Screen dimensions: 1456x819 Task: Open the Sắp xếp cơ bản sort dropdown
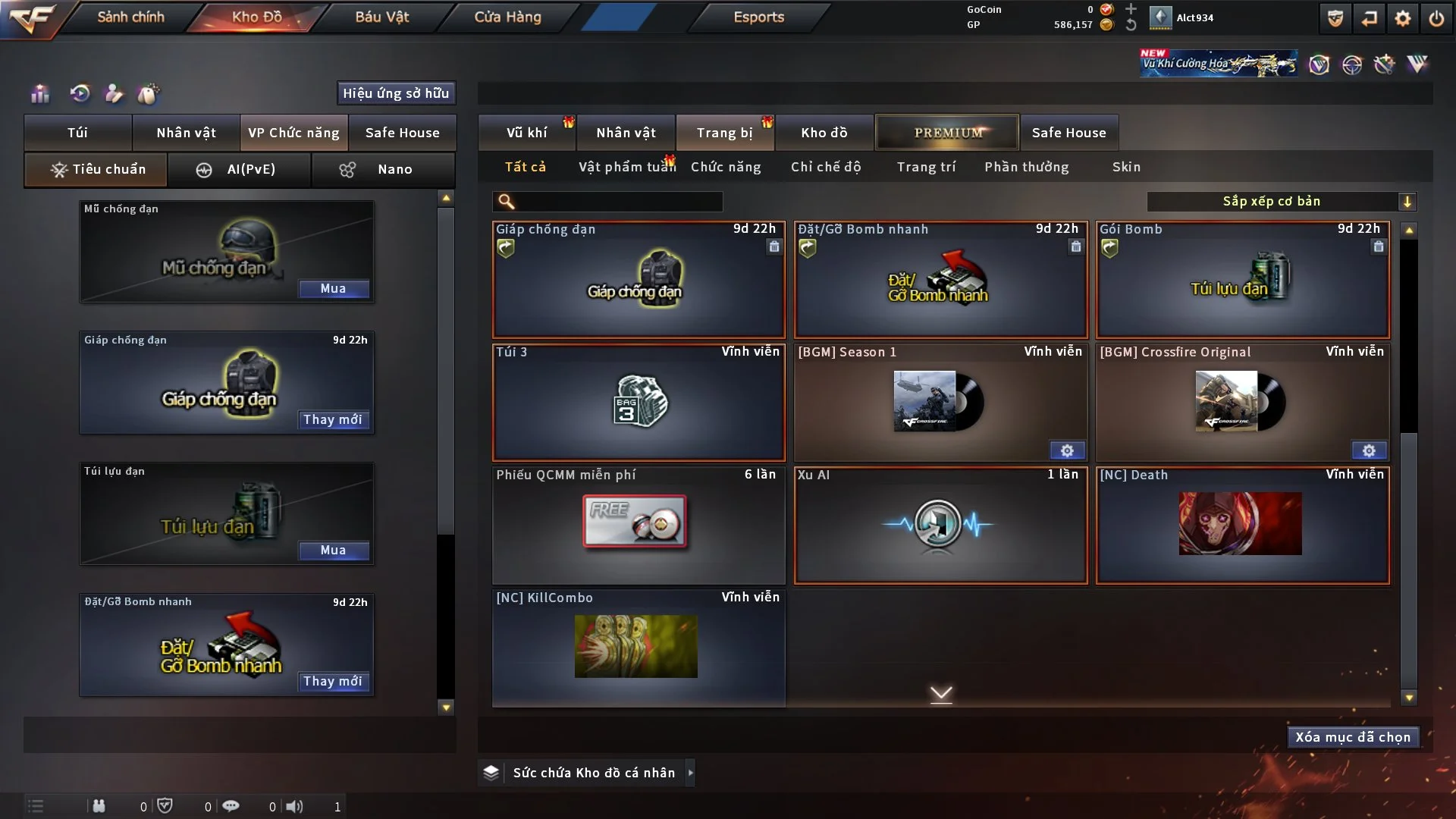coord(1281,201)
